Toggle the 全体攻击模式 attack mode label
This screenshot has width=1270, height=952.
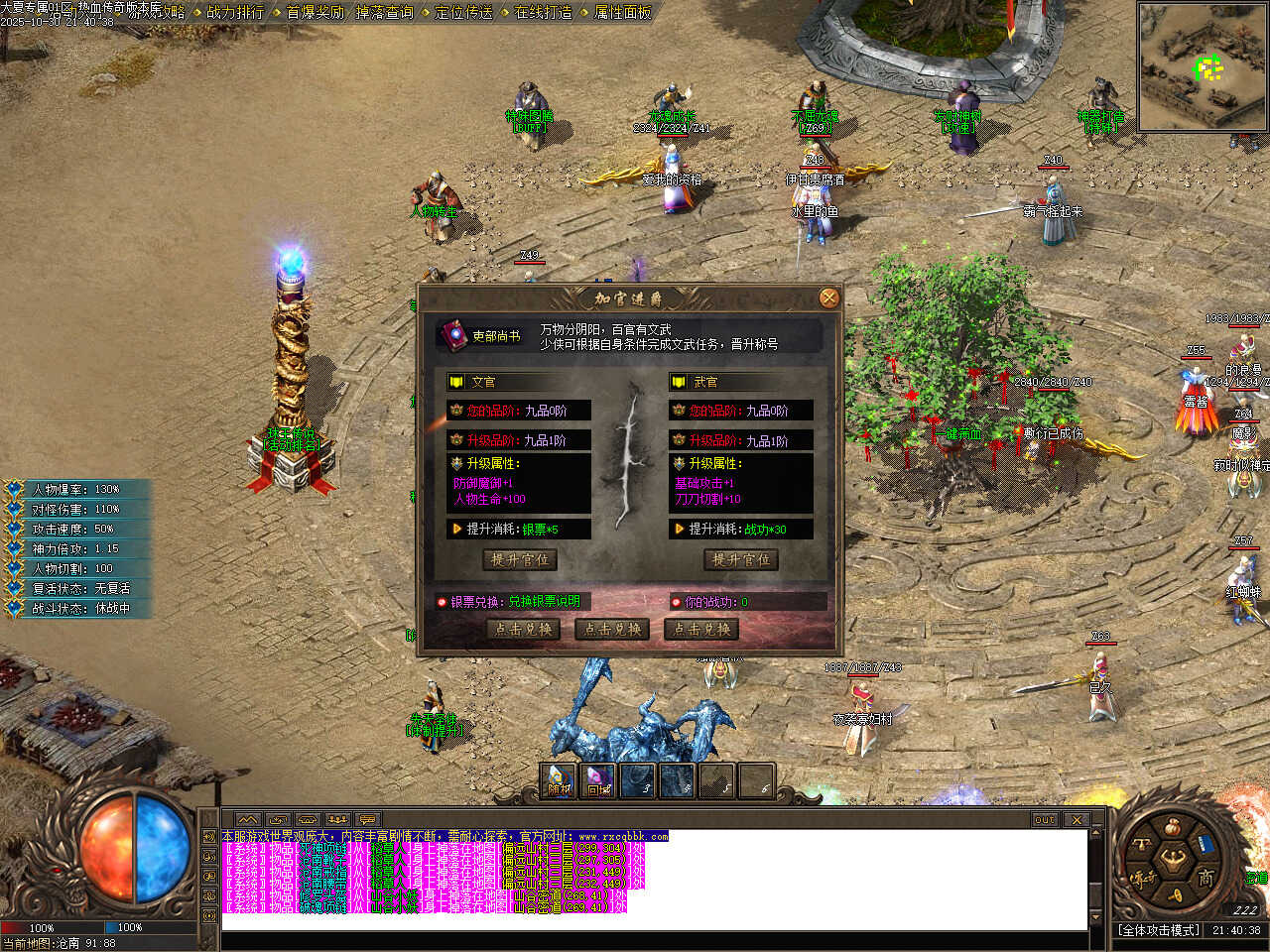[1159, 930]
